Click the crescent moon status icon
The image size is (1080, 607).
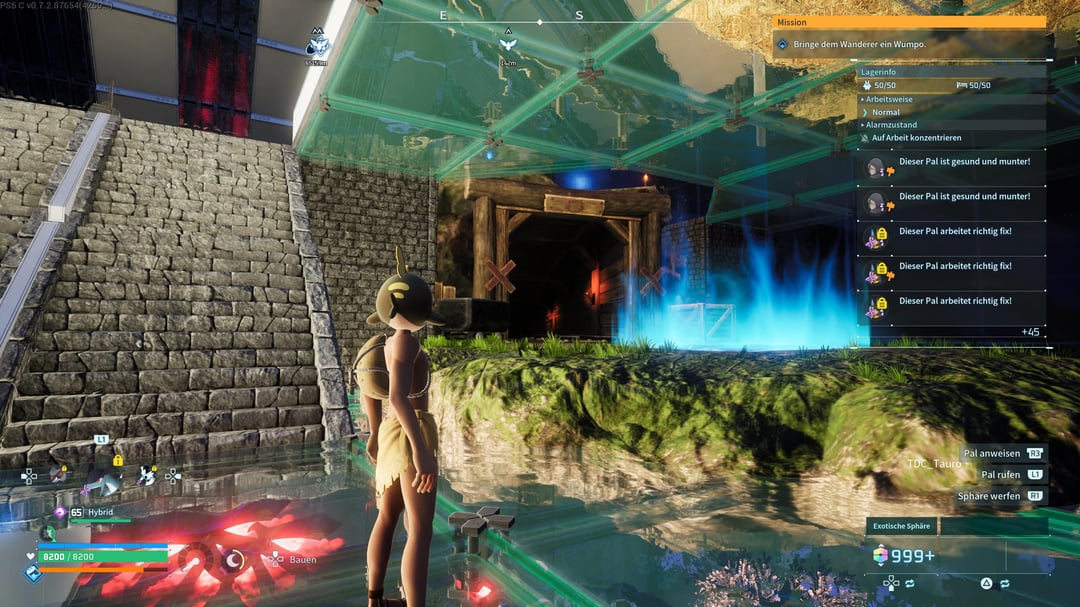232,560
